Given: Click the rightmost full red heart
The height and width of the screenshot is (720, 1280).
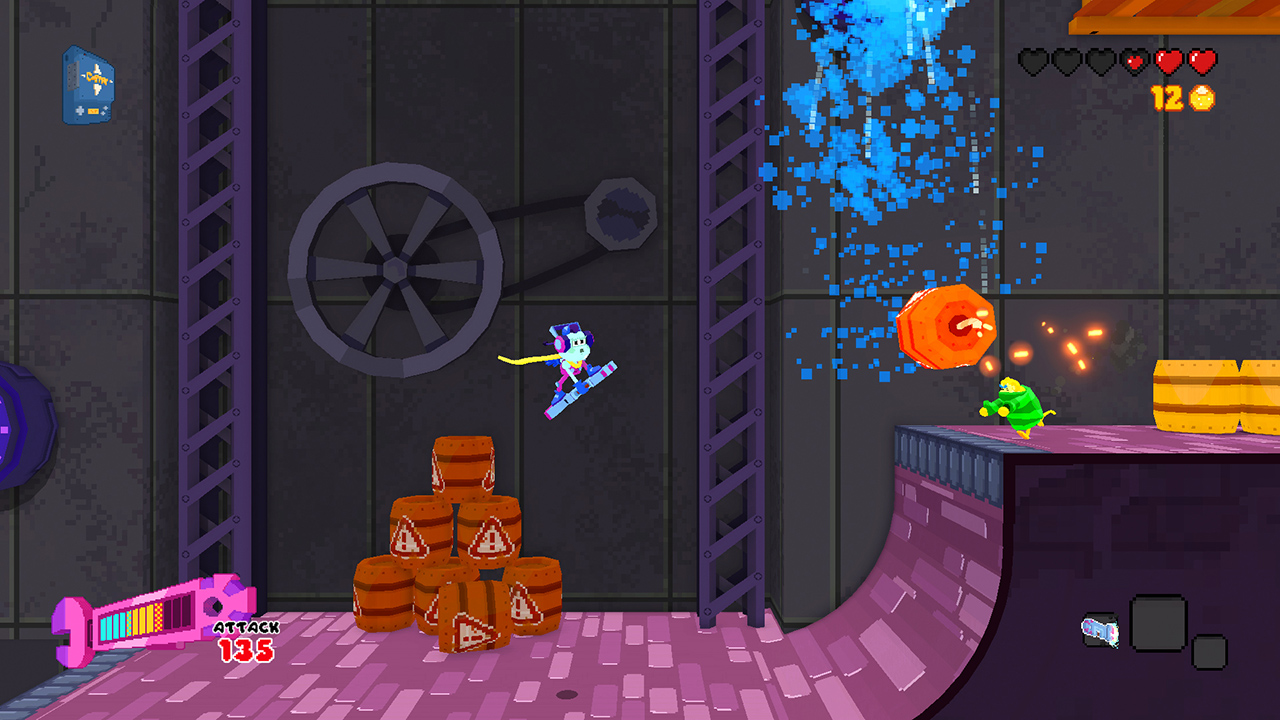Looking at the screenshot, I should (x=1201, y=61).
